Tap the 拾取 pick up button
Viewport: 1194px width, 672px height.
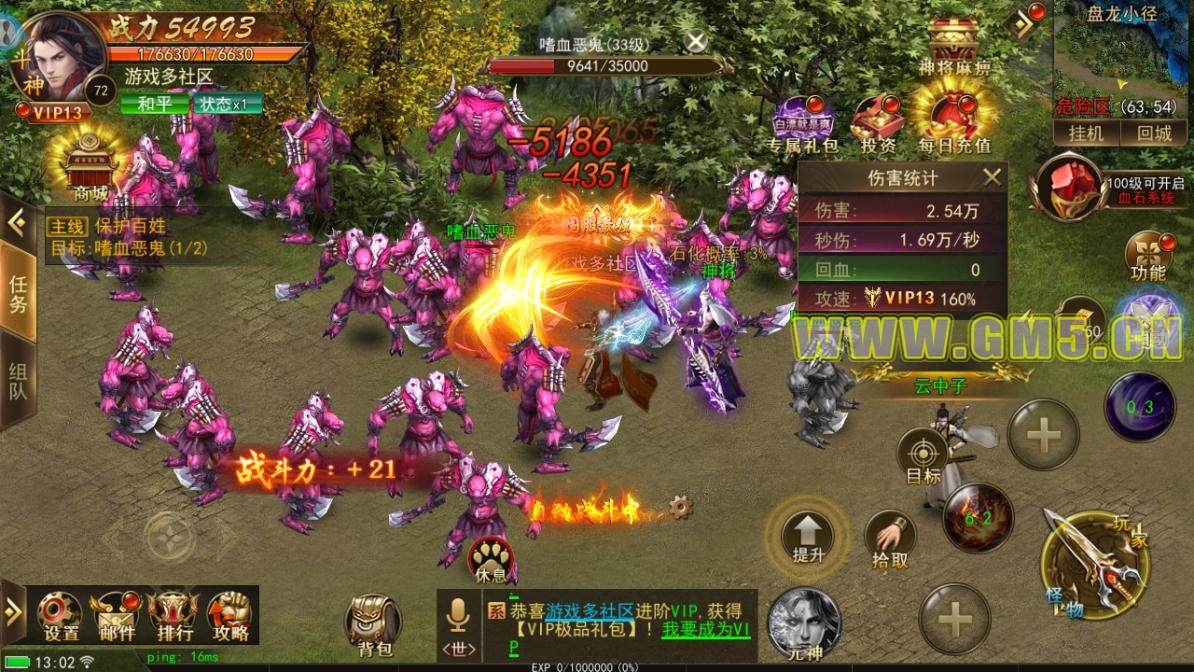890,541
